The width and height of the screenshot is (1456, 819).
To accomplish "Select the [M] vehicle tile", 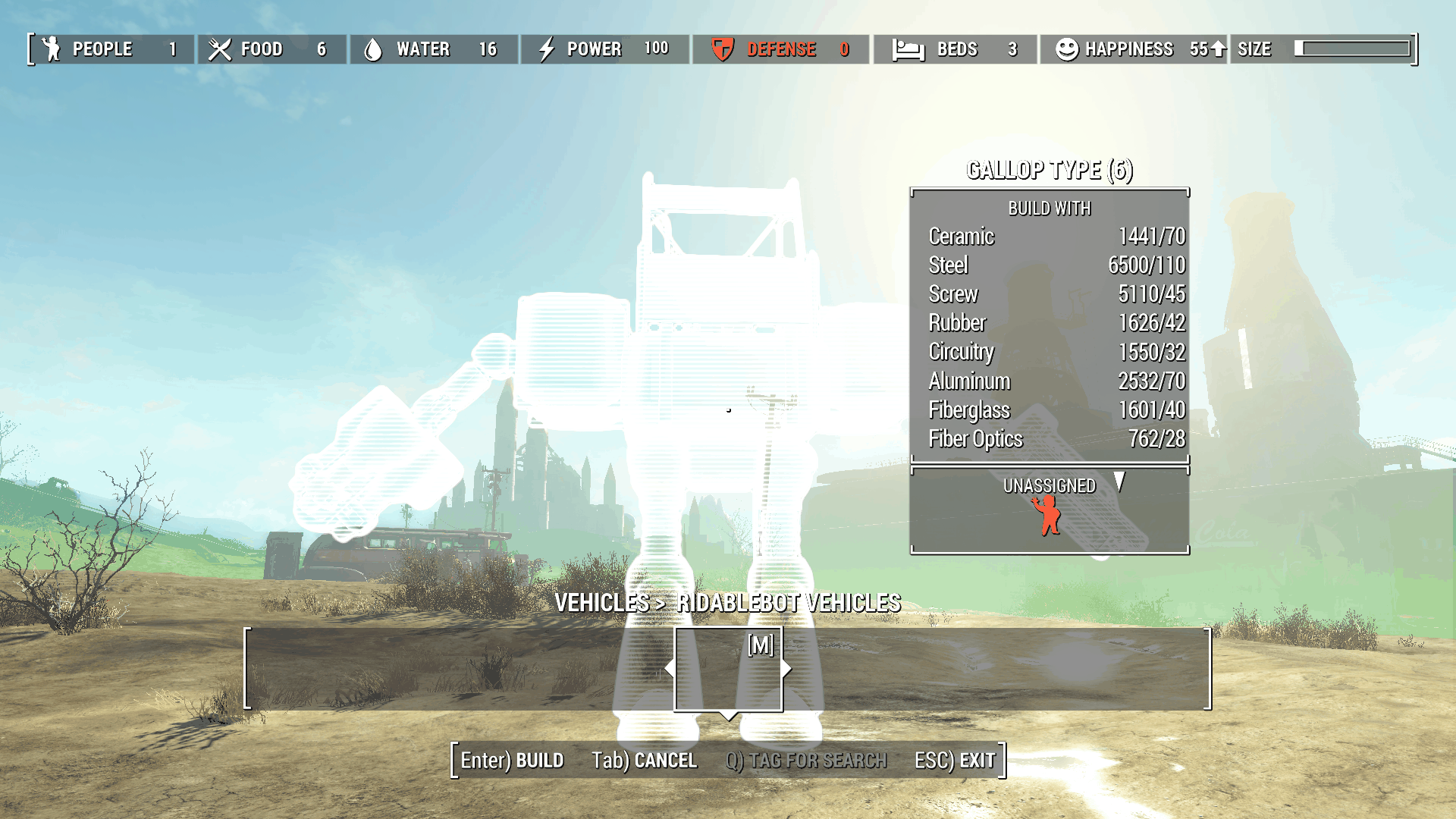I will coord(728,669).
